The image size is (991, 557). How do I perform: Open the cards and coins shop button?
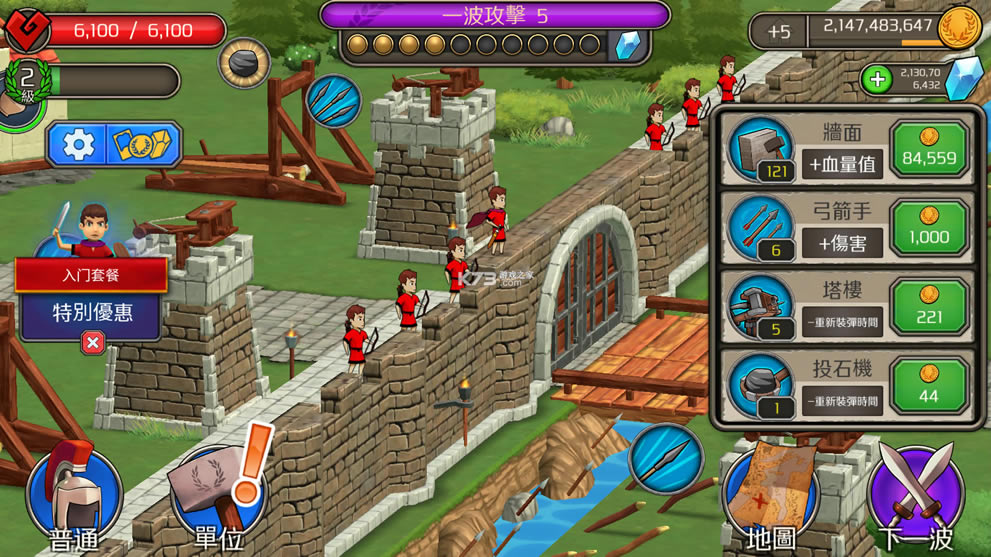146,146
